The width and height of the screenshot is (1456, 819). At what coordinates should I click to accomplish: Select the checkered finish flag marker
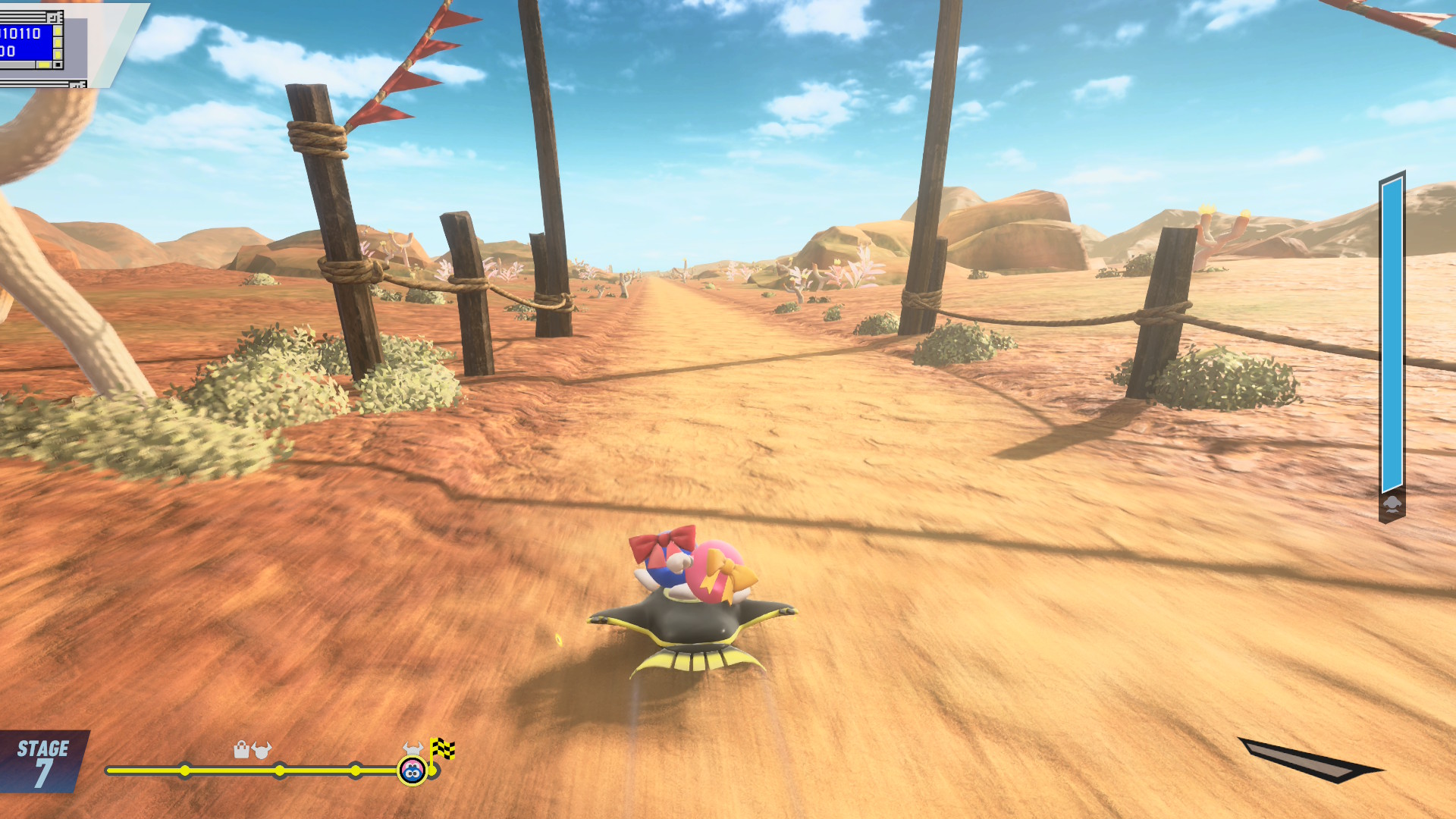443,749
